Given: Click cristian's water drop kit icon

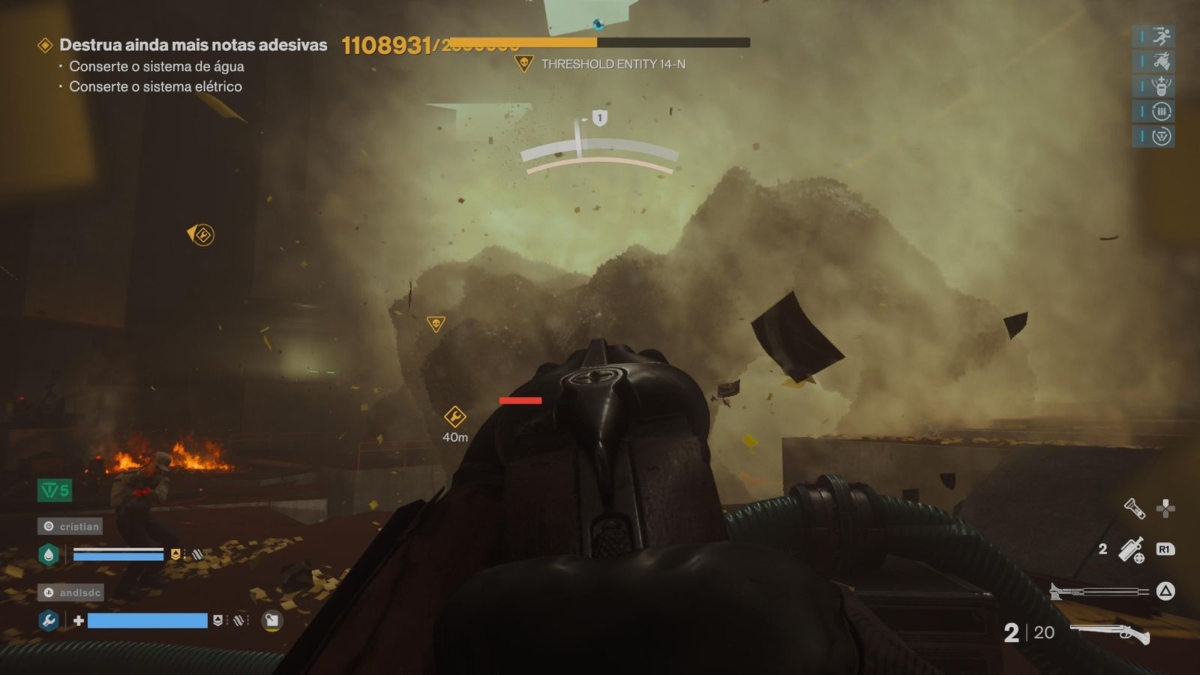Looking at the screenshot, I should [48, 555].
